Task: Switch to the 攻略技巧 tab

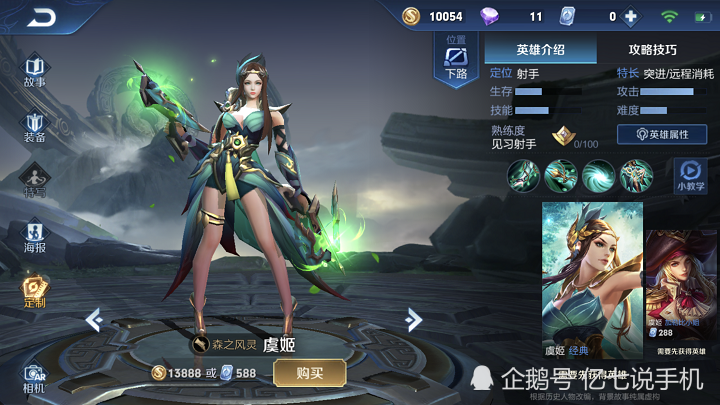Action: 652,48
